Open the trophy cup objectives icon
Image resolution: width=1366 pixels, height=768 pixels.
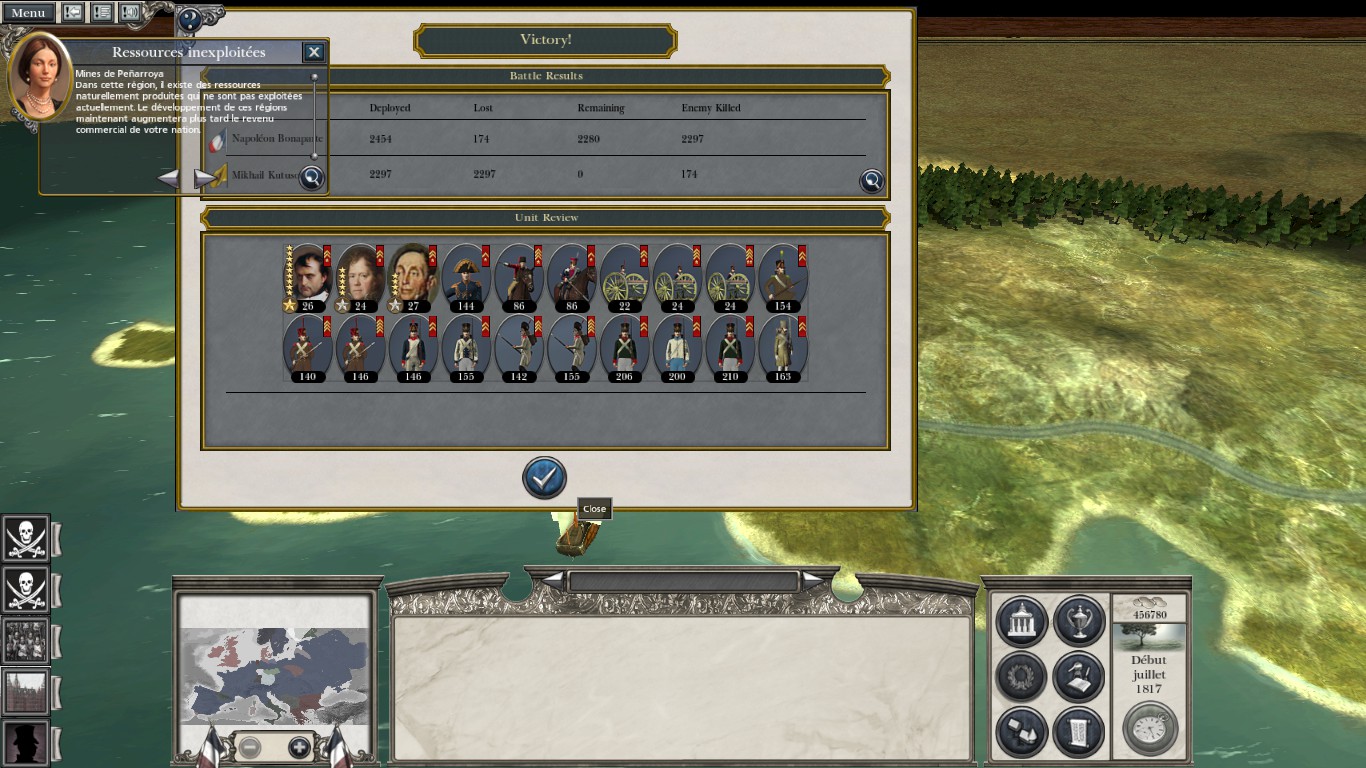1078,621
